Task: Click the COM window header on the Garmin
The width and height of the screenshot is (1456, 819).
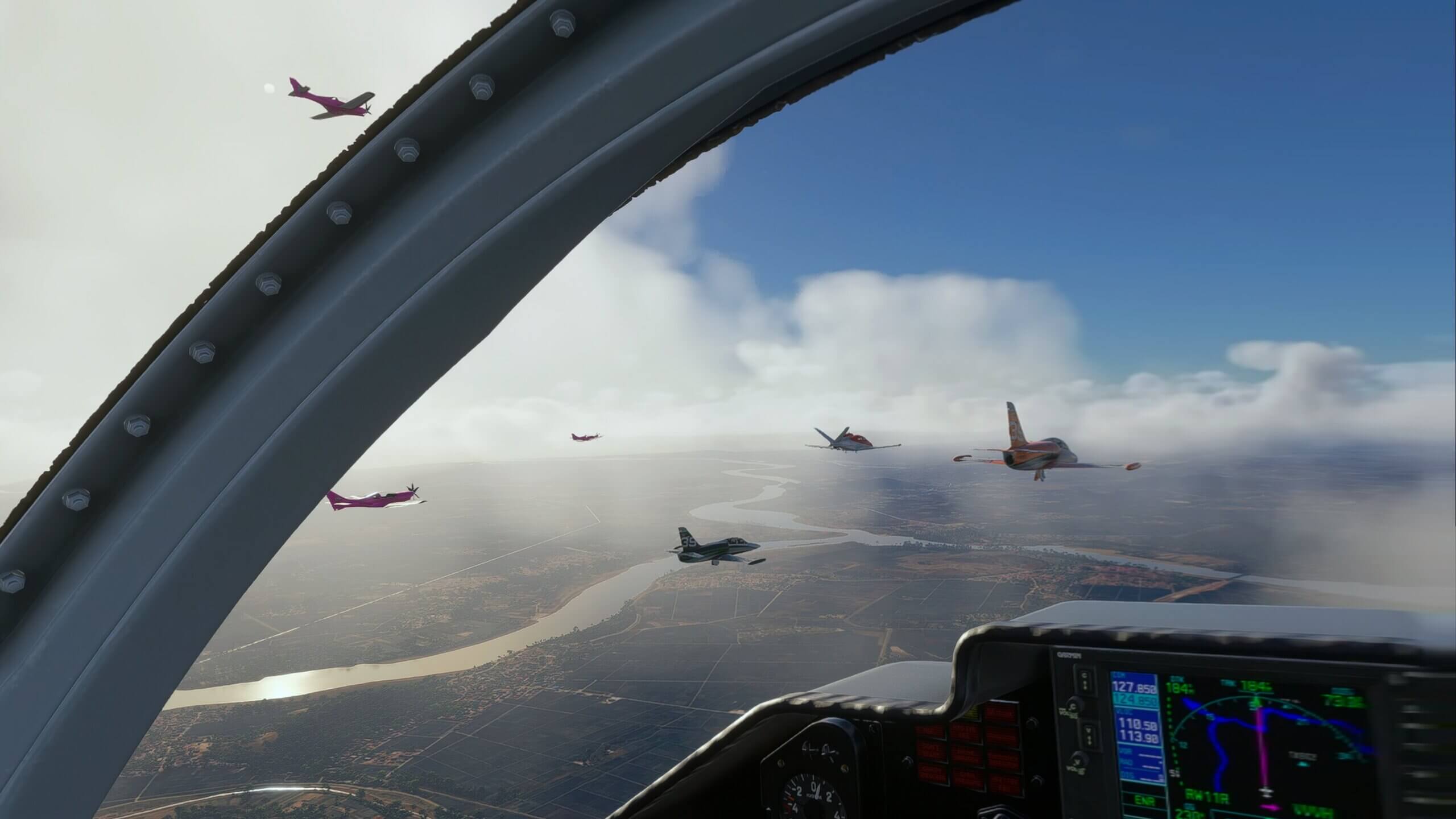Action: 1120,674
